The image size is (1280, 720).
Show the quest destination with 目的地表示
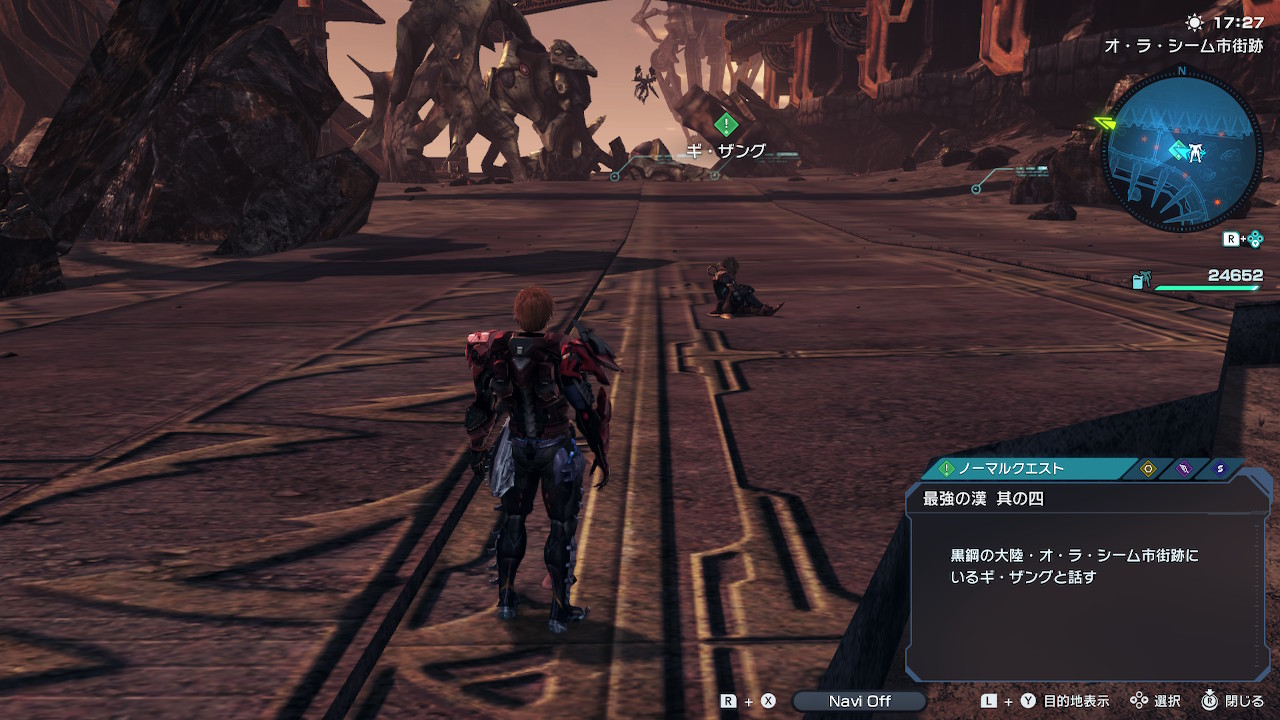pos(1076,701)
